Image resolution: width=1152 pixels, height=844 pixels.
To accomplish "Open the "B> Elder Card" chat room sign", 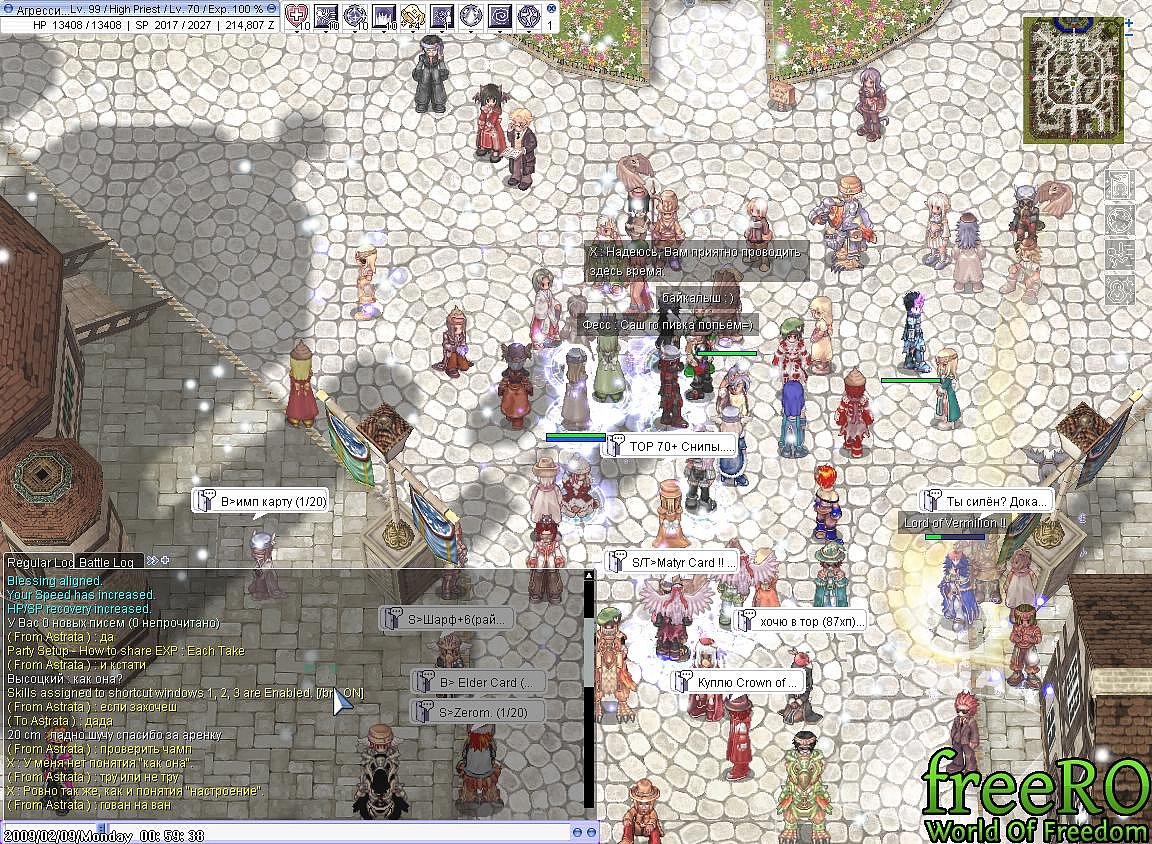I will pos(478,683).
